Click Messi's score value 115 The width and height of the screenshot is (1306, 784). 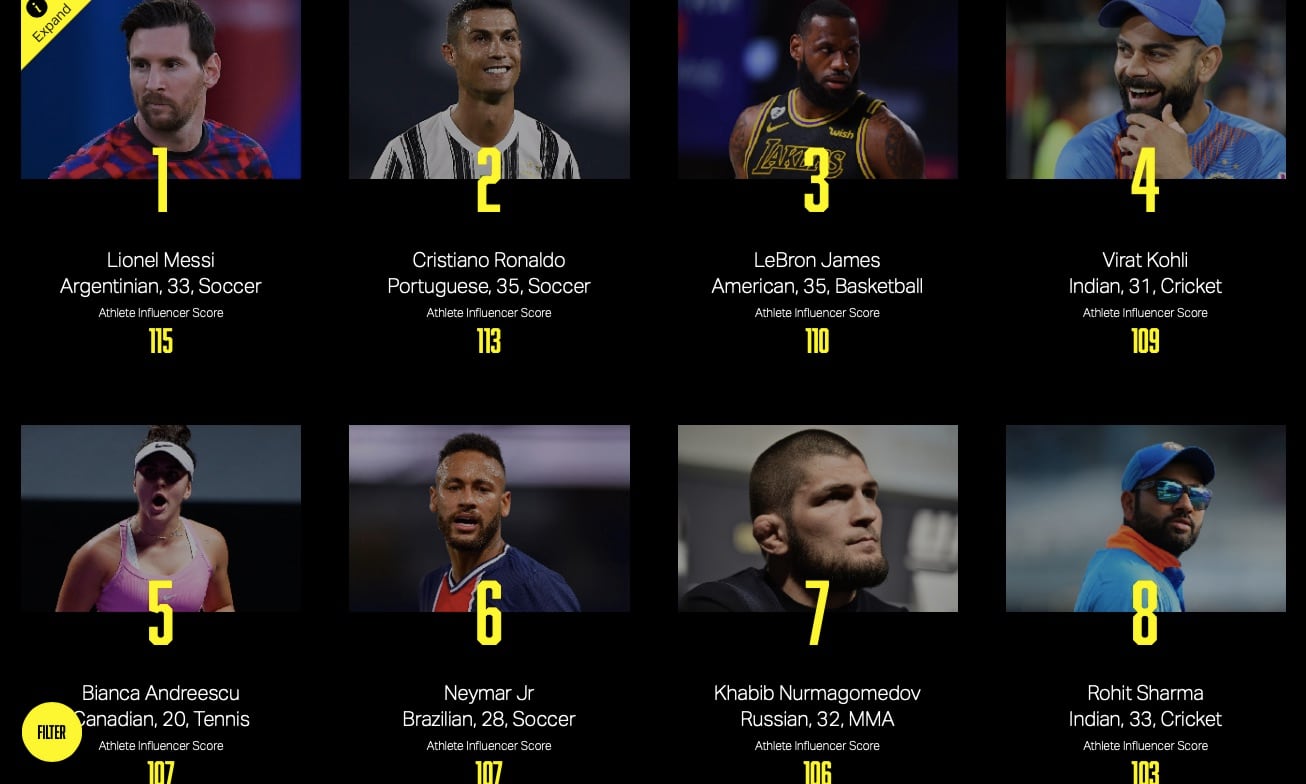(161, 341)
